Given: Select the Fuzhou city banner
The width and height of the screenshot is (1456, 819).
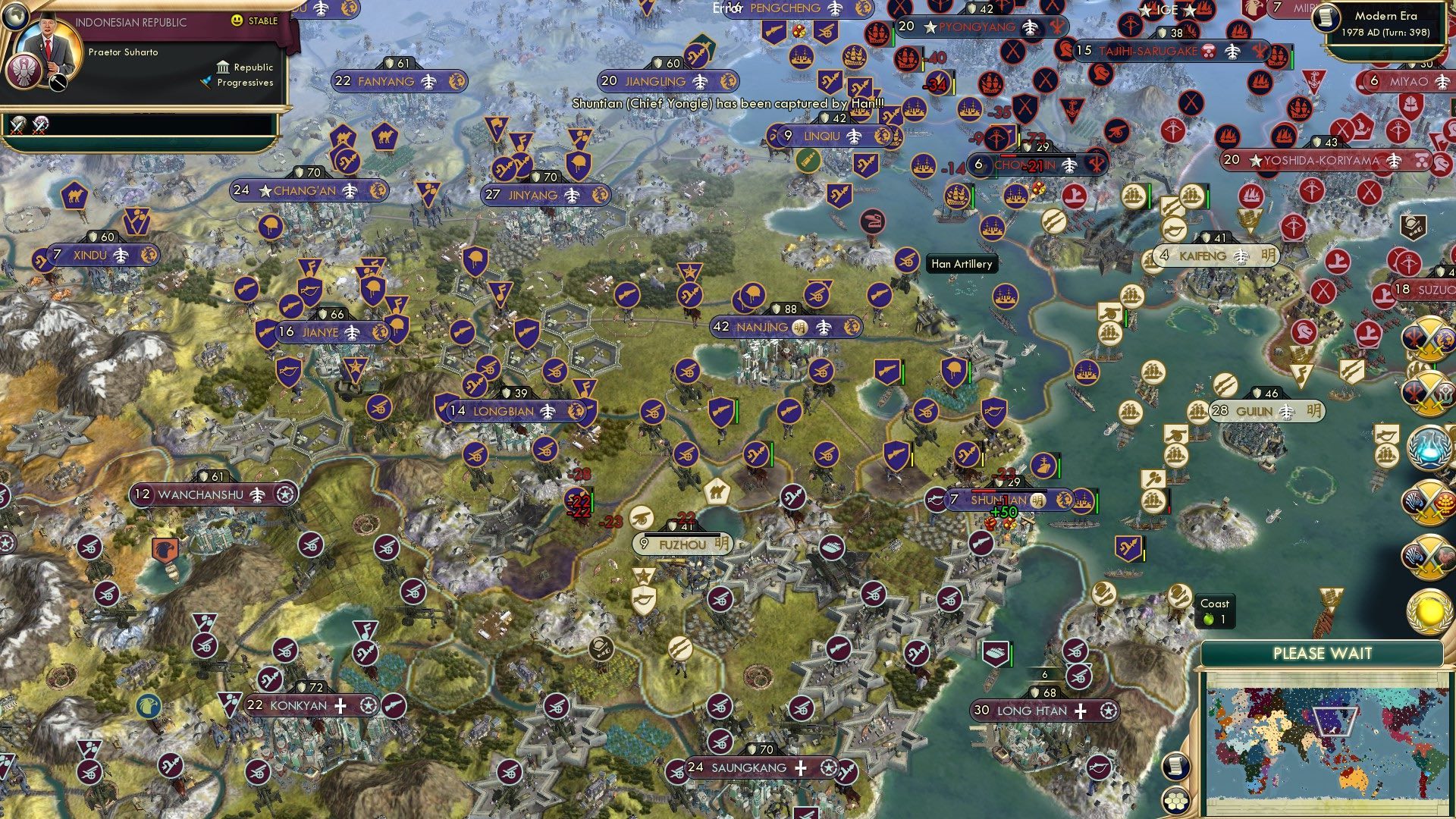Looking at the screenshot, I should pos(682,544).
